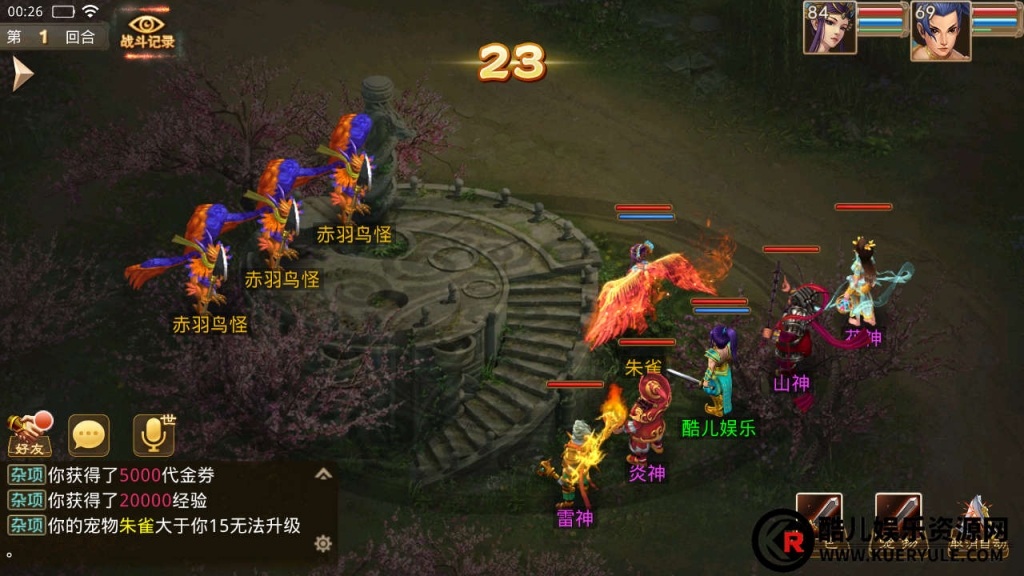Select the level 84 female character portrait
1024x576 pixels.
tap(831, 29)
